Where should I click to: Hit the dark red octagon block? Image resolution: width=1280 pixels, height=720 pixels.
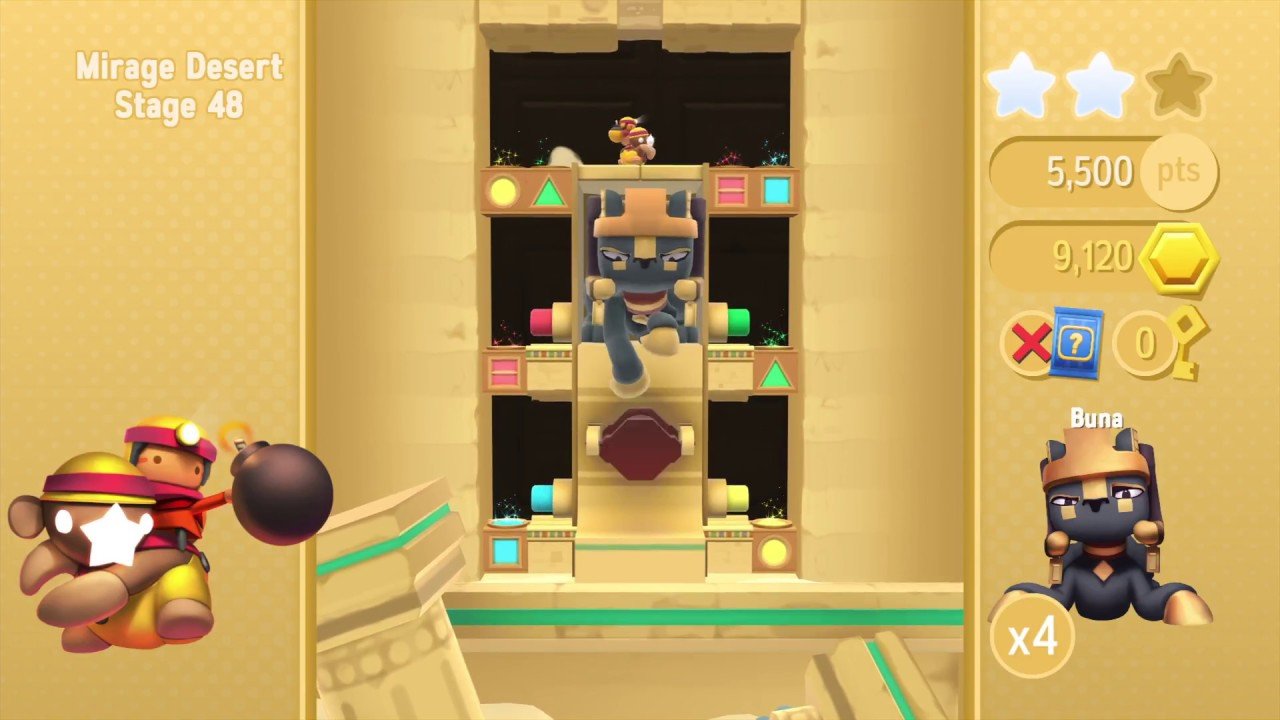pos(639,444)
